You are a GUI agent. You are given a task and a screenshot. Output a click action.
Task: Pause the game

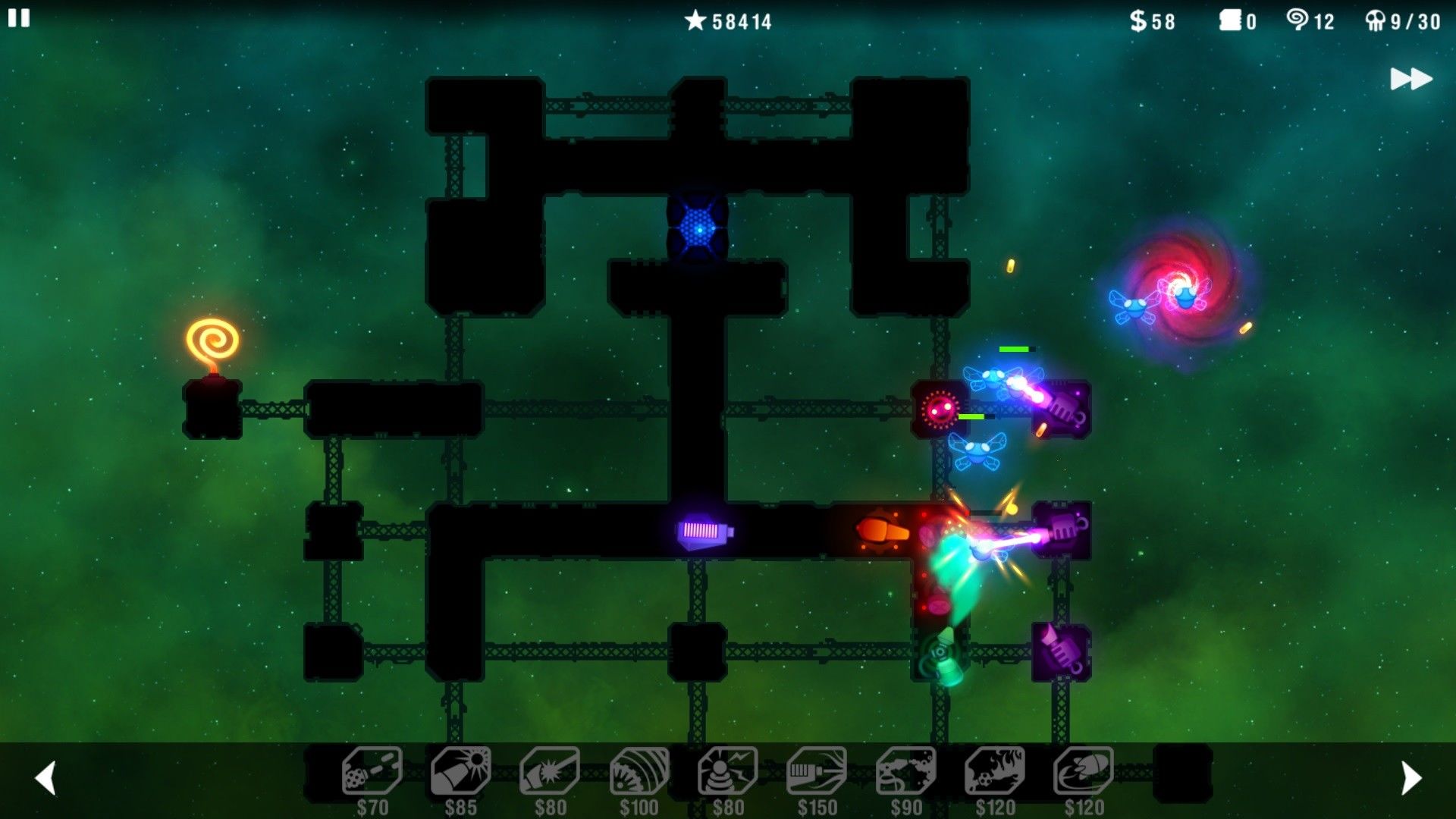(x=19, y=18)
